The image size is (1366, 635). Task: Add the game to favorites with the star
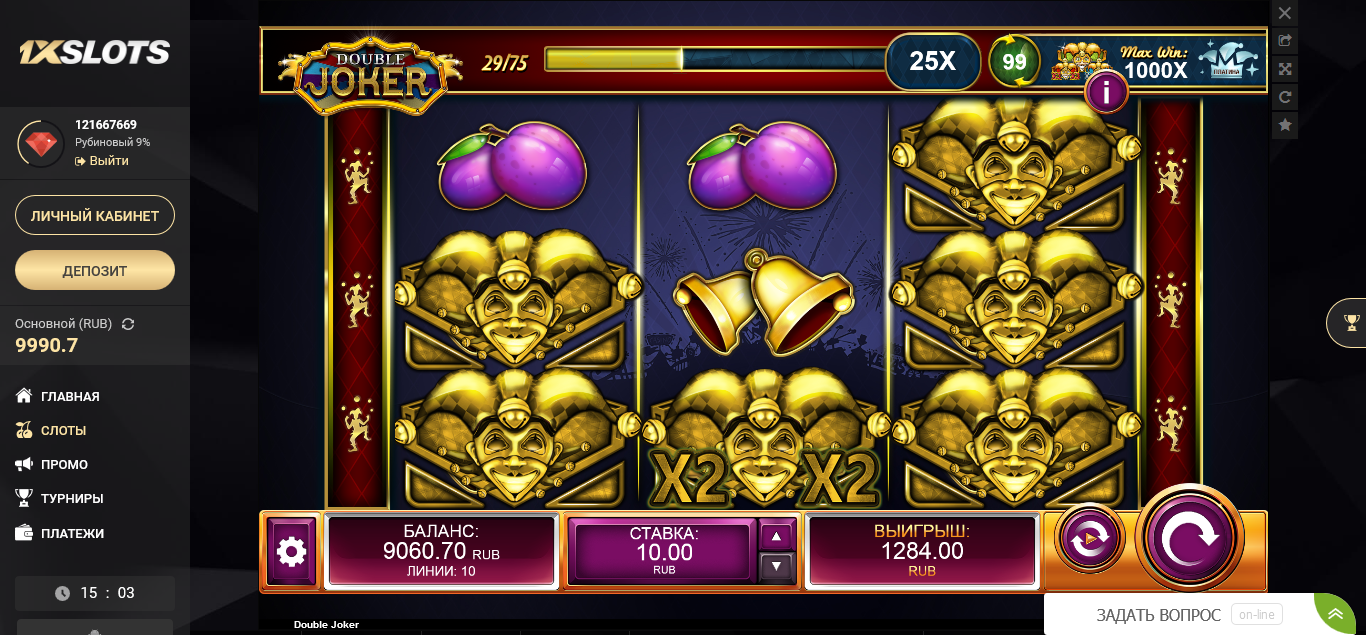point(1285,125)
